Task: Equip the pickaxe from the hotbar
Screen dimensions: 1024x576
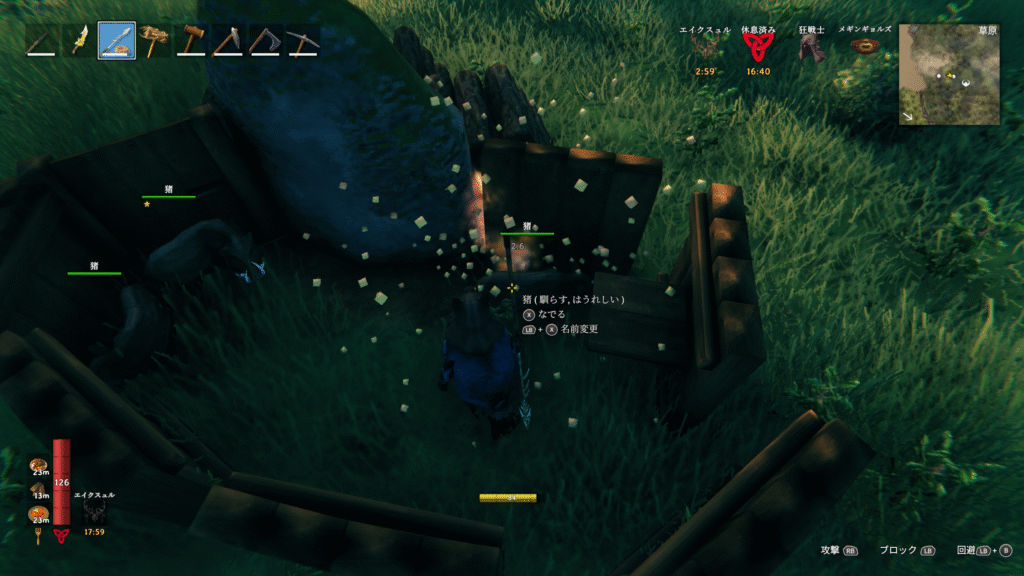Action: point(302,40)
